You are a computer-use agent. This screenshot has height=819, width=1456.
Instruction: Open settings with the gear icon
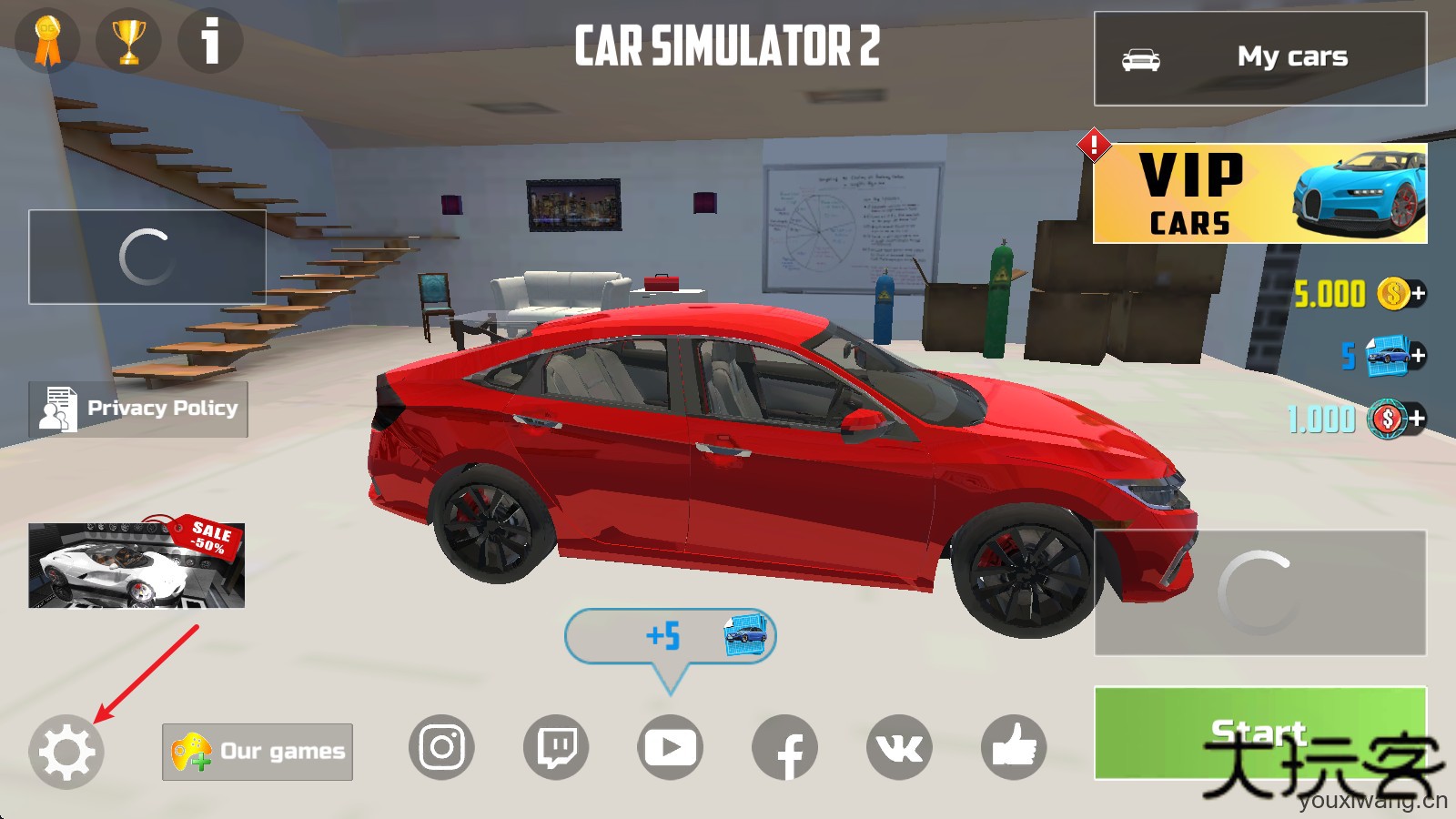[66, 751]
